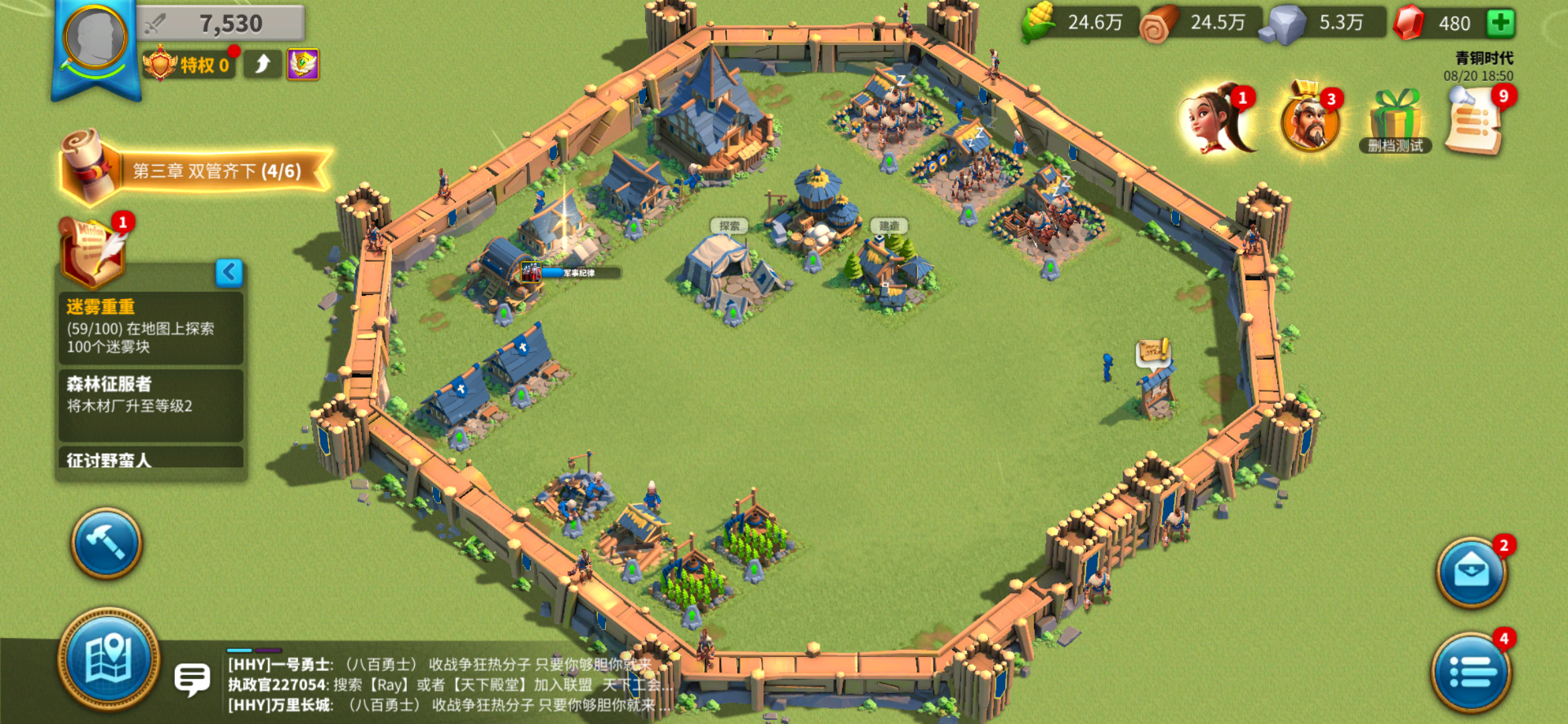1568x724 pixels.
Task: Open chapter quest 第三章 双管齐下 banner
Action: [214, 171]
